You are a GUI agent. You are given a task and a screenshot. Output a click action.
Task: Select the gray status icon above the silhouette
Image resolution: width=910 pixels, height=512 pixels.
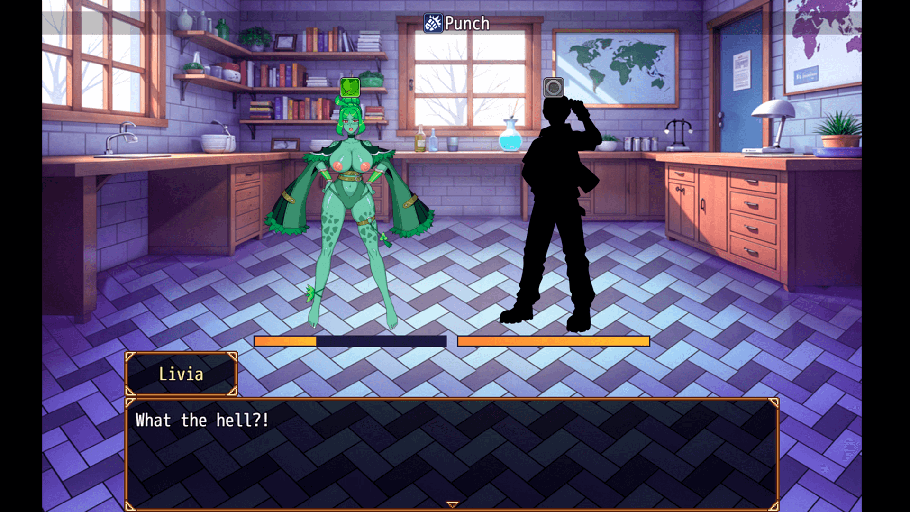click(553, 87)
